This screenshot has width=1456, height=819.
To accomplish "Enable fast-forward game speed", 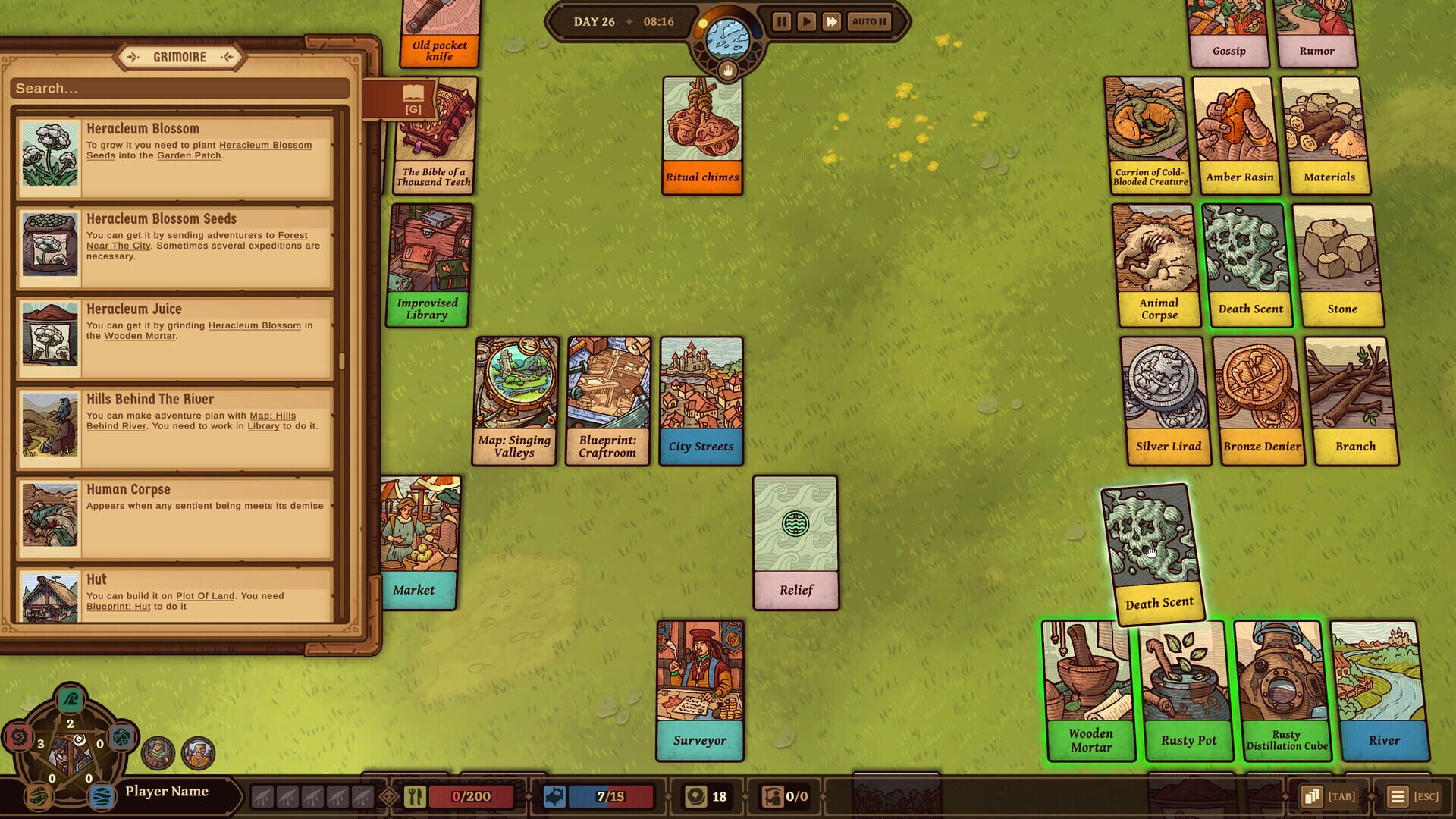I will pyautogui.click(x=833, y=22).
